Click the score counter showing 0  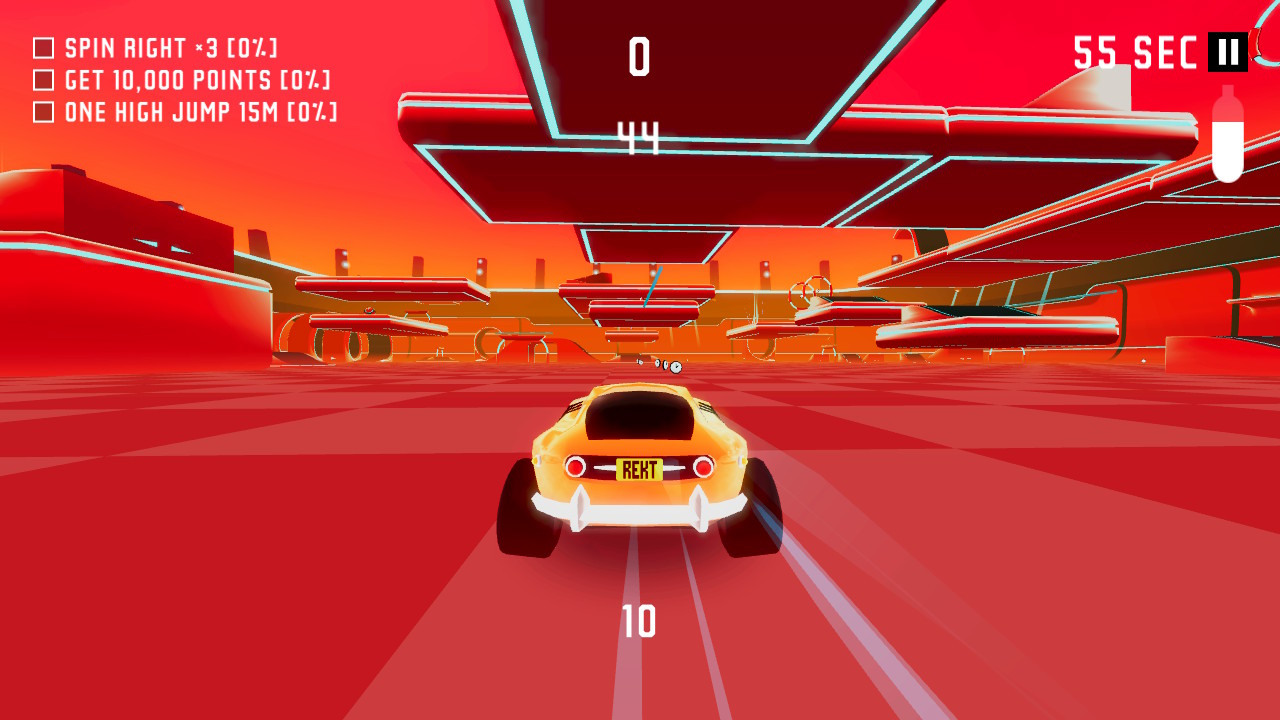coord(640,57)
